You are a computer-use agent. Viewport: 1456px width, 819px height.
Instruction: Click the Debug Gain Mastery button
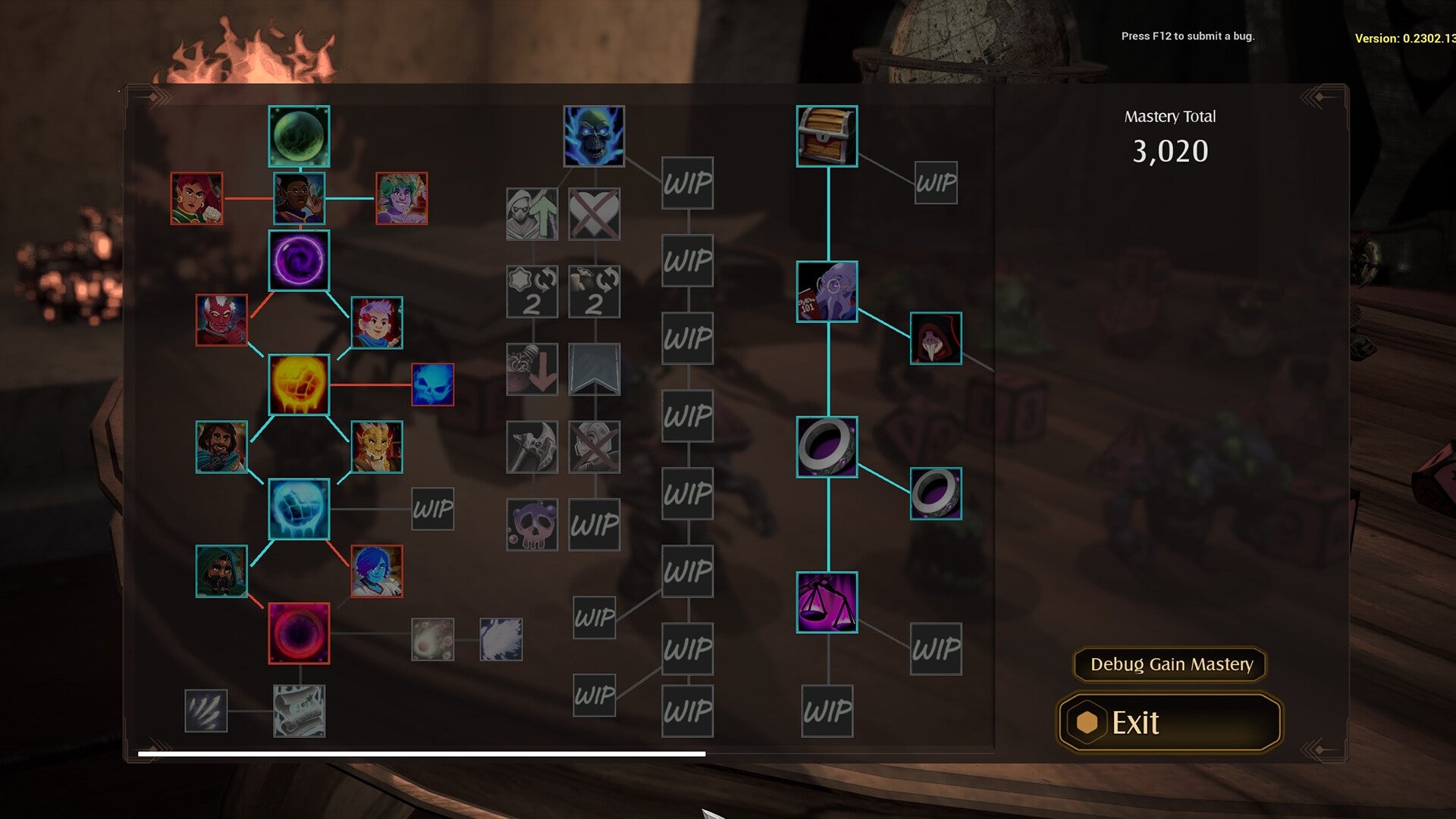click(1169, 665)
